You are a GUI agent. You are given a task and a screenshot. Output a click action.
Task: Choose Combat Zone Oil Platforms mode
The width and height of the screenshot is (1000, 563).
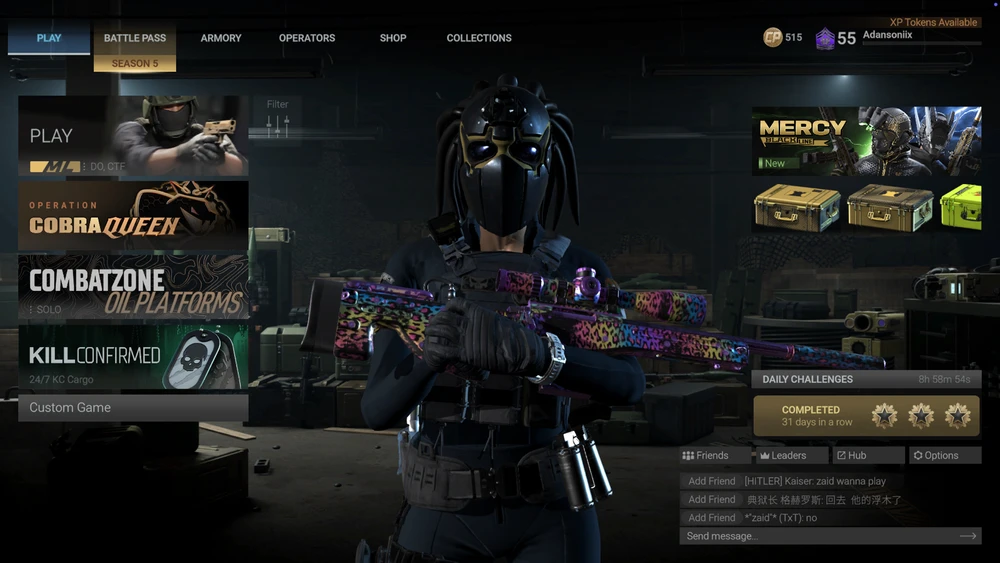tap(133, 287)
